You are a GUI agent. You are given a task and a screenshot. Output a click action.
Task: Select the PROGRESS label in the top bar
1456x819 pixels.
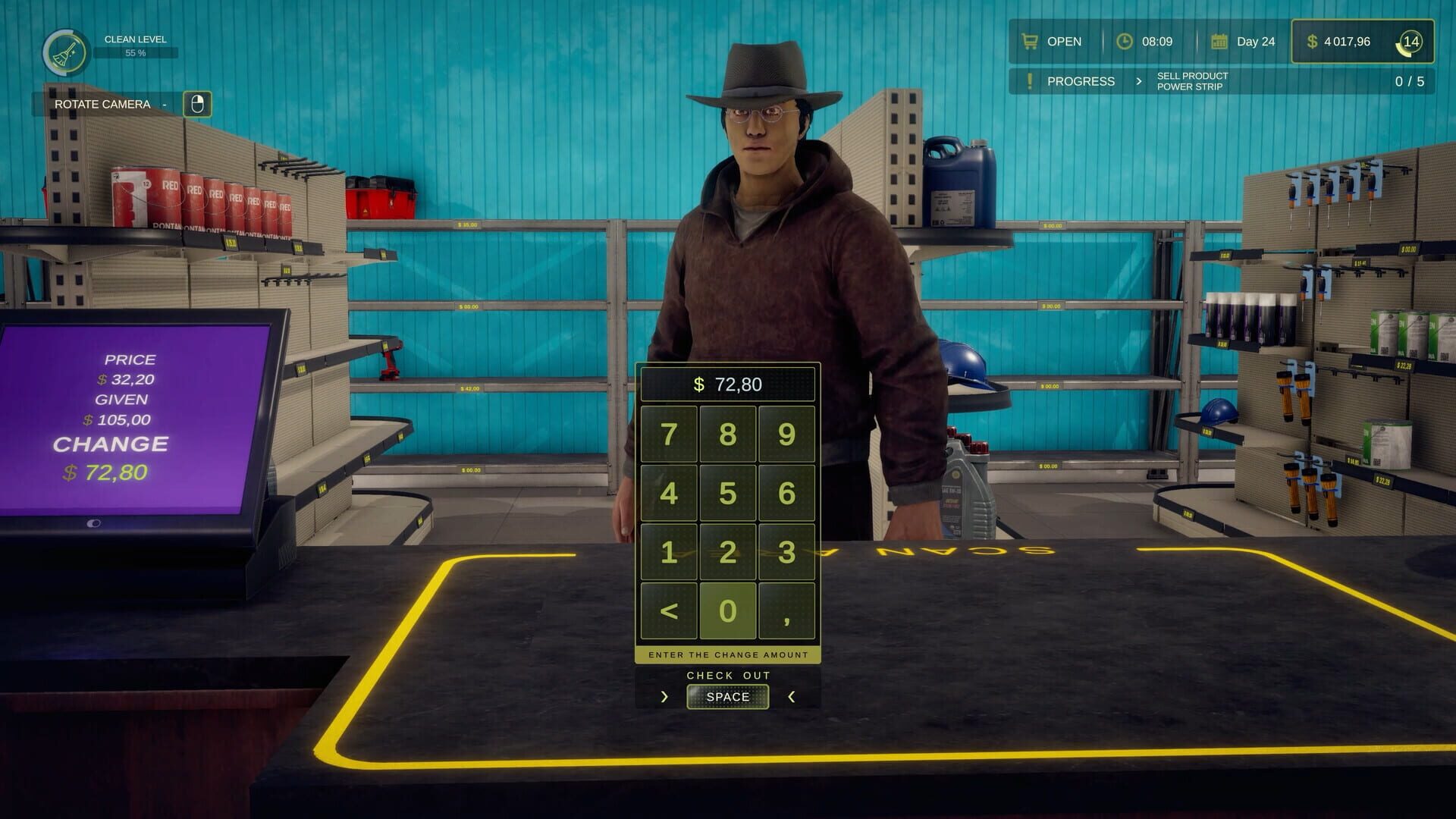pyautogui.click(x=1080, y=81)
